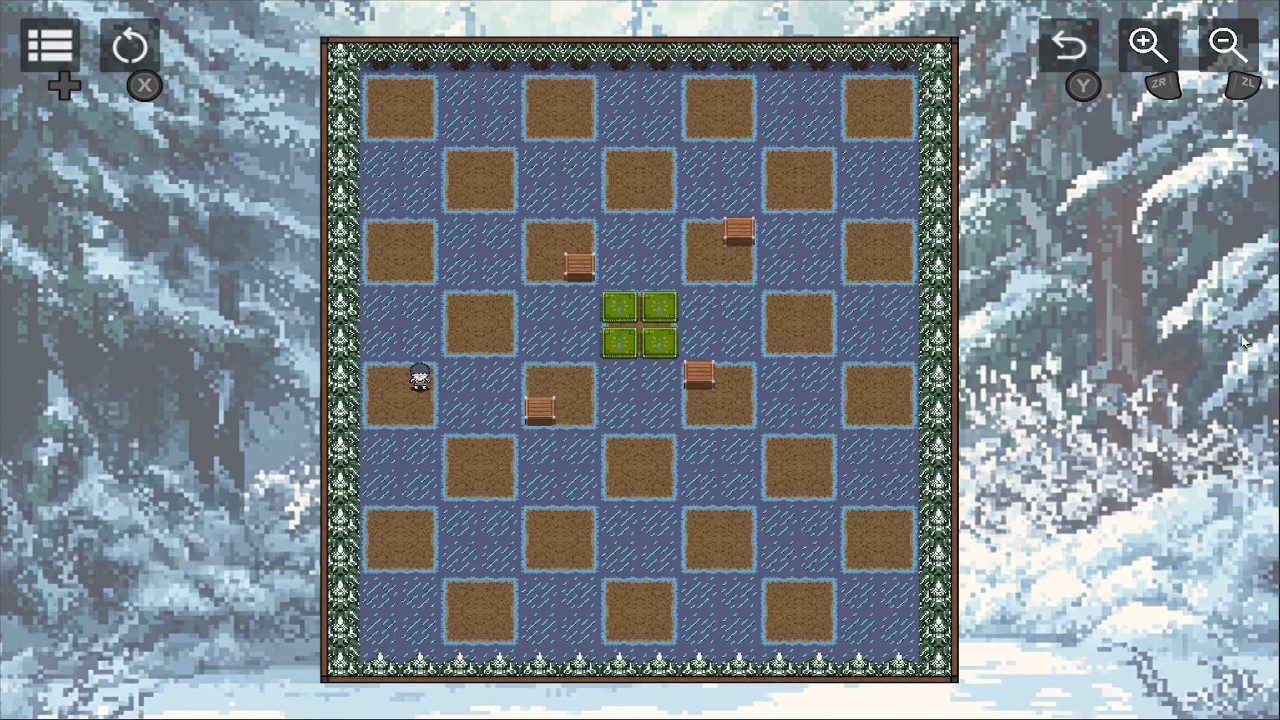
Task: Click the bottom-right green goal tile
Action: pyautogui.click(x=659, y=342)
